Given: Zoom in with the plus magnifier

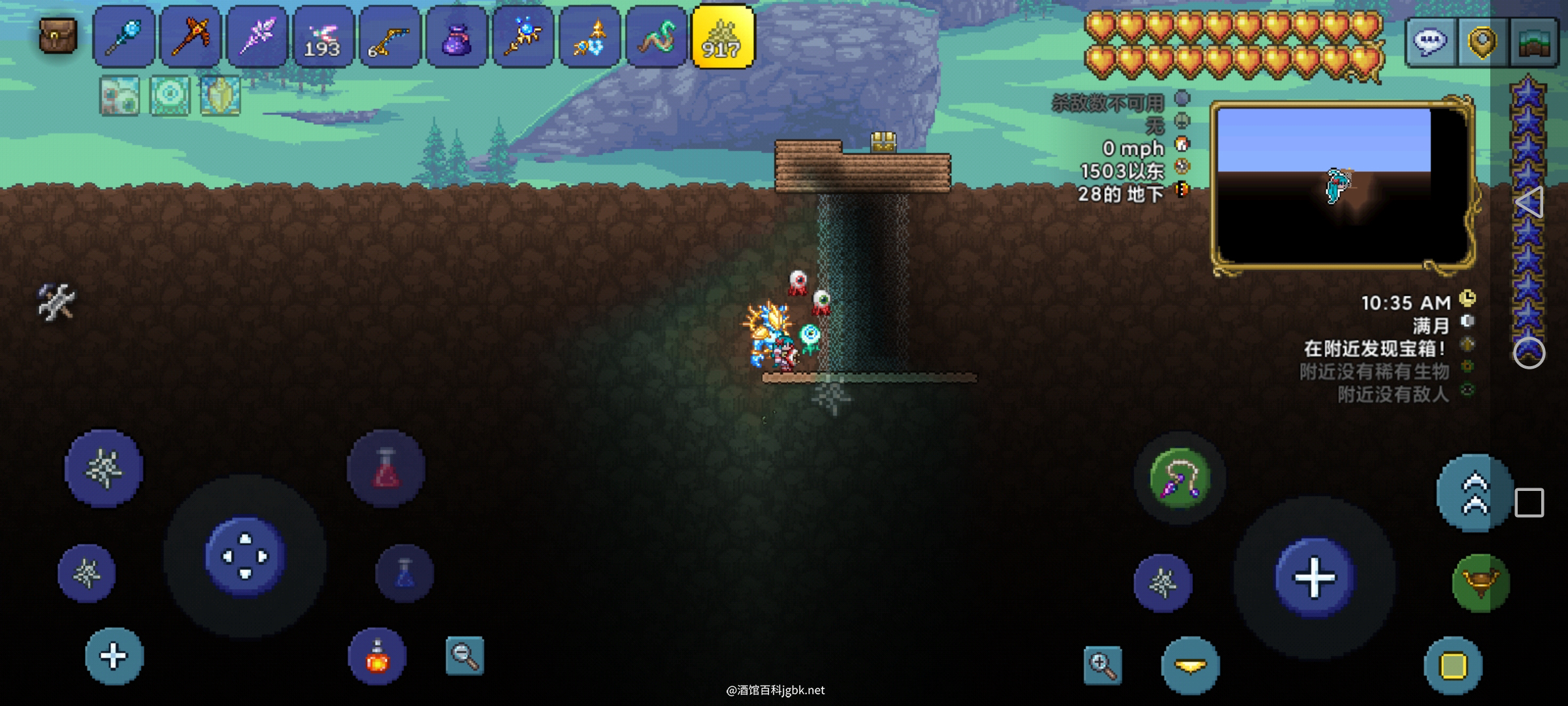Looking at the screenshot, I should coord(1103,665).
